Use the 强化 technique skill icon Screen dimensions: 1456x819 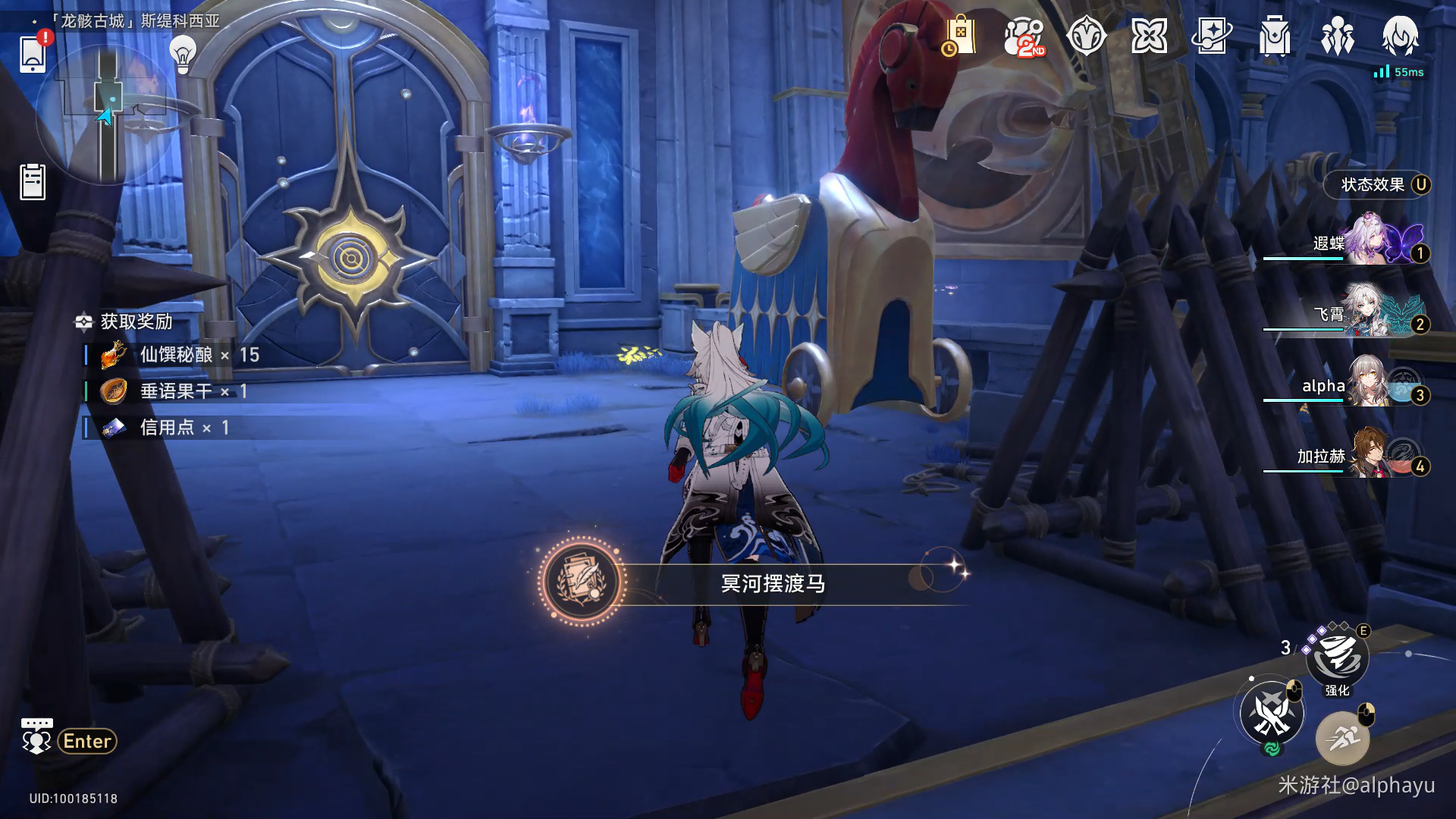pyautogui.click(x=1337, y=657)
